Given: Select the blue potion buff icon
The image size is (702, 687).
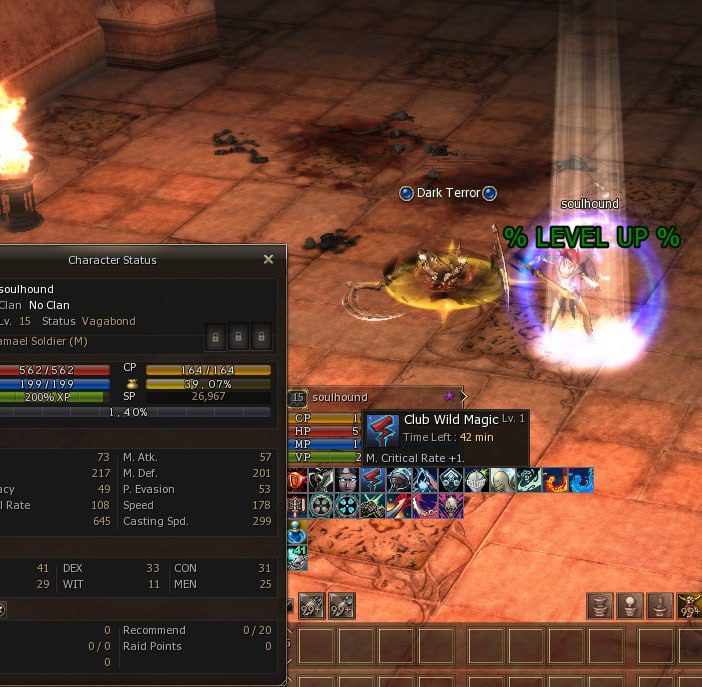Looking at the screenshot, I should 296,528.
